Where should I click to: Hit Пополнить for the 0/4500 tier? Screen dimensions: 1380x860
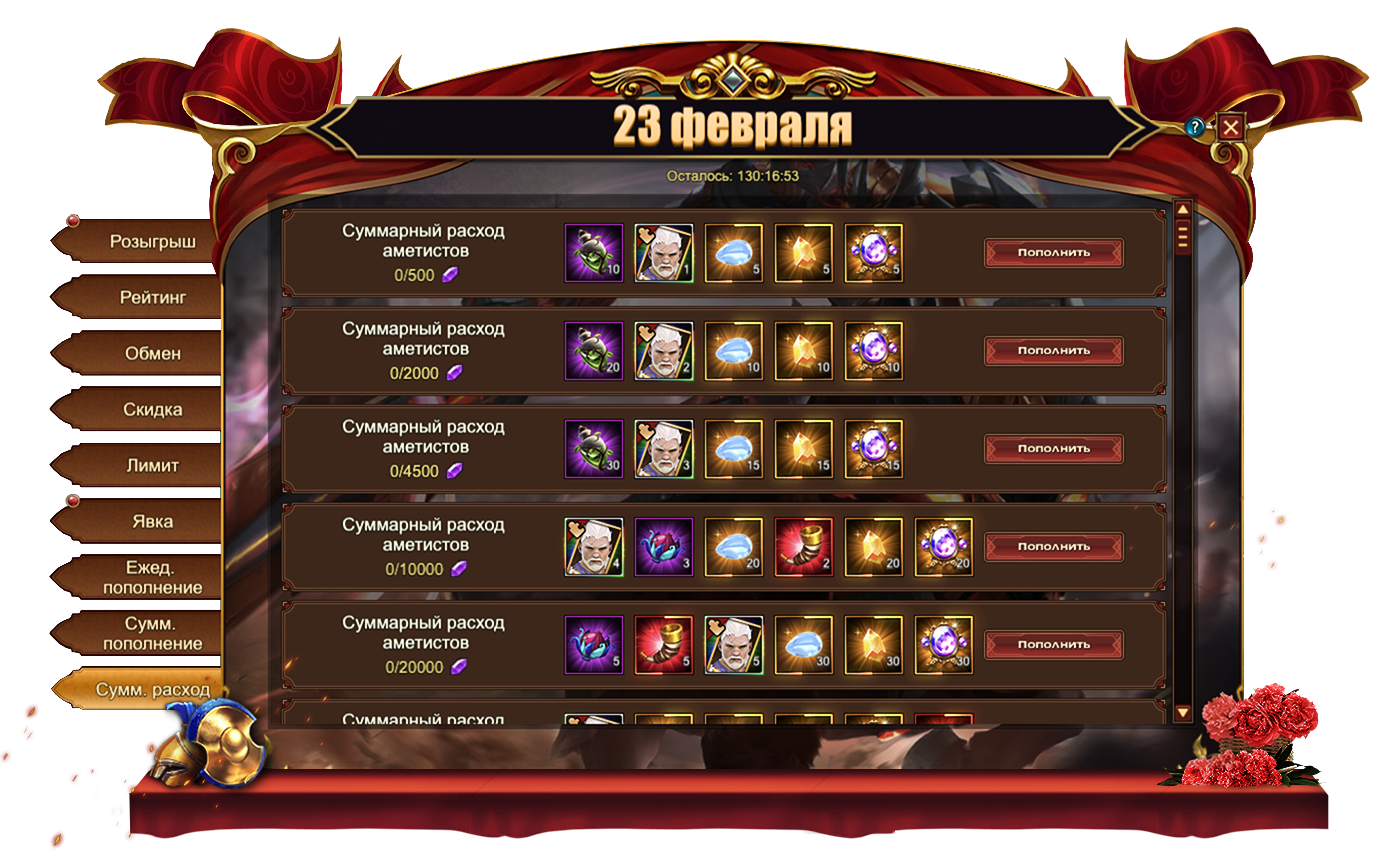tap(1053, 448)
